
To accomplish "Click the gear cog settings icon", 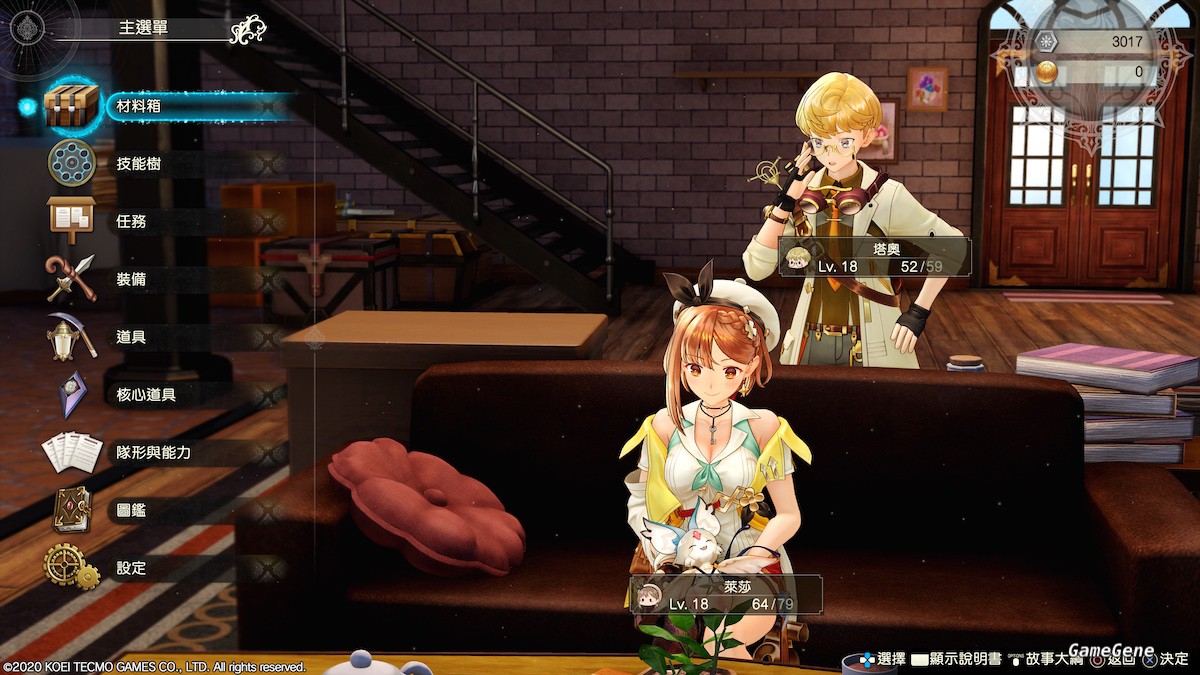I will pos(71,567).
